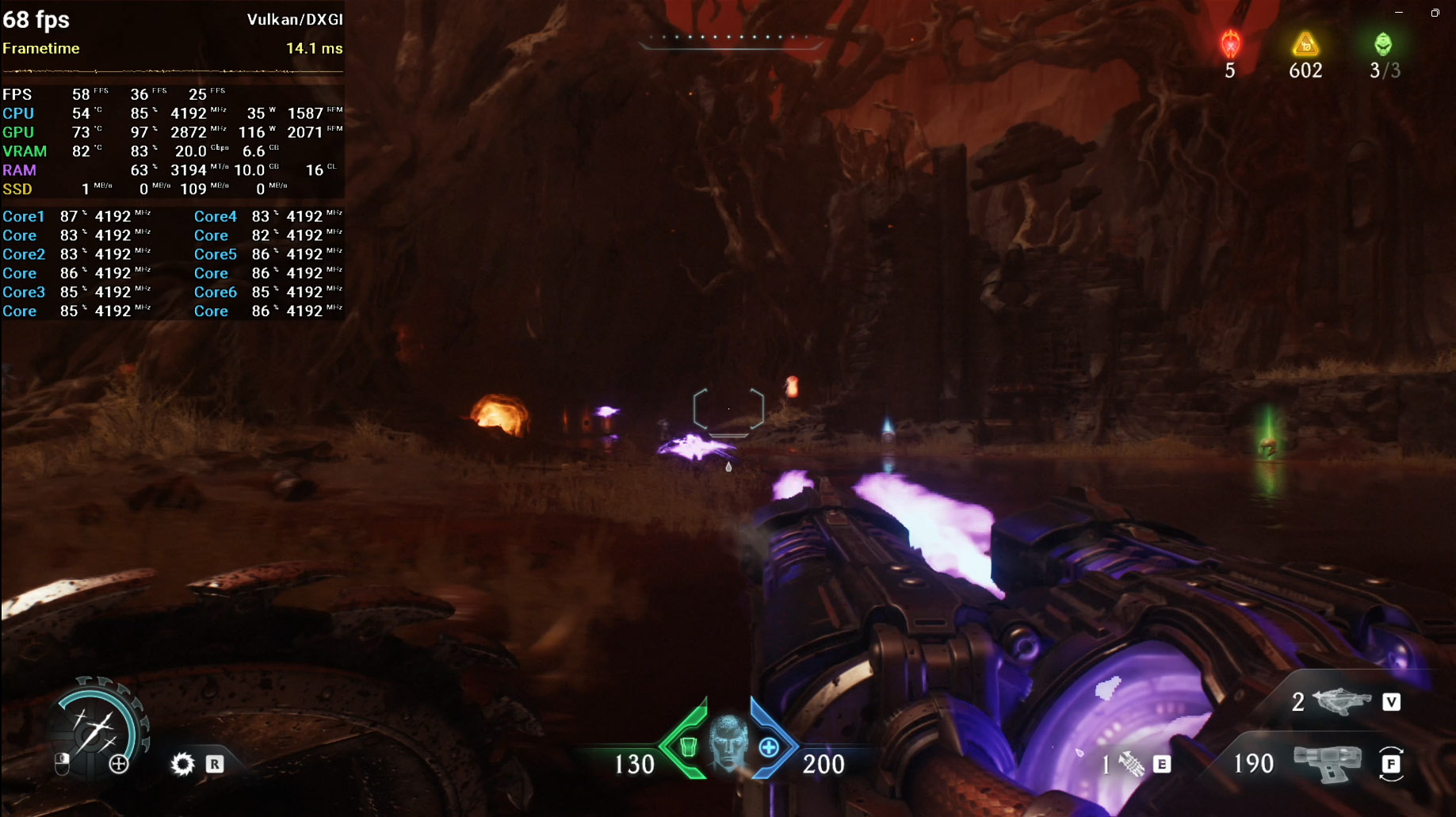1456x817 pixels.
Task: Minimize the game window
Action: (1399, 13)
